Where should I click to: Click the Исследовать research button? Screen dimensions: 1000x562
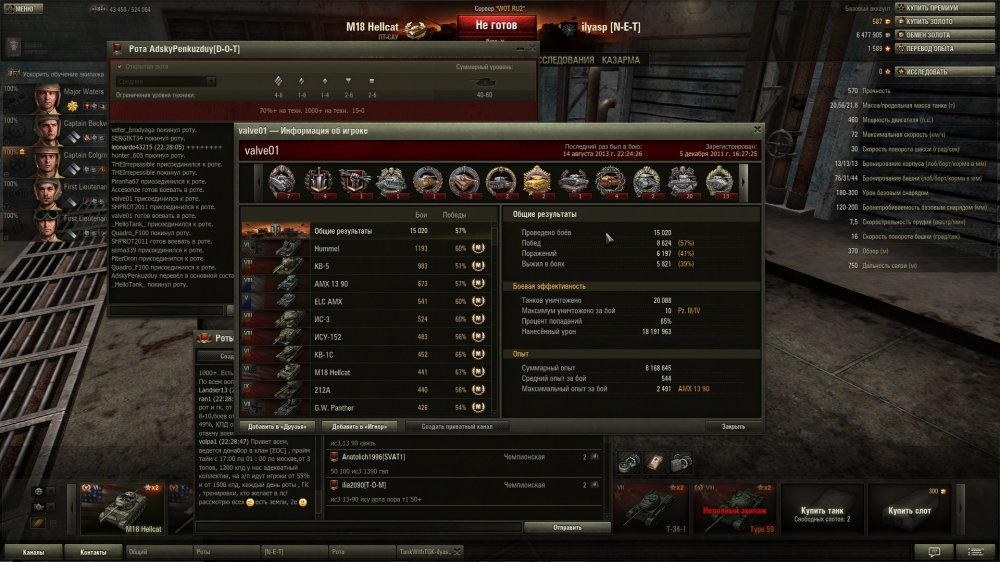pyautogui.click(x=929, y=72)
